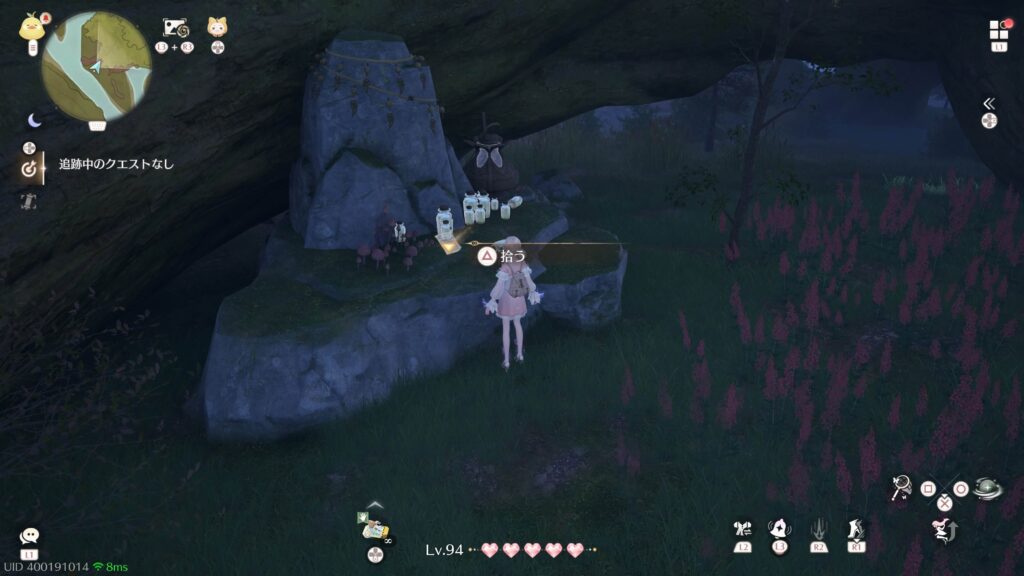
Task: Launch the camera photo mode icon
Action: (x=176, y=28)
